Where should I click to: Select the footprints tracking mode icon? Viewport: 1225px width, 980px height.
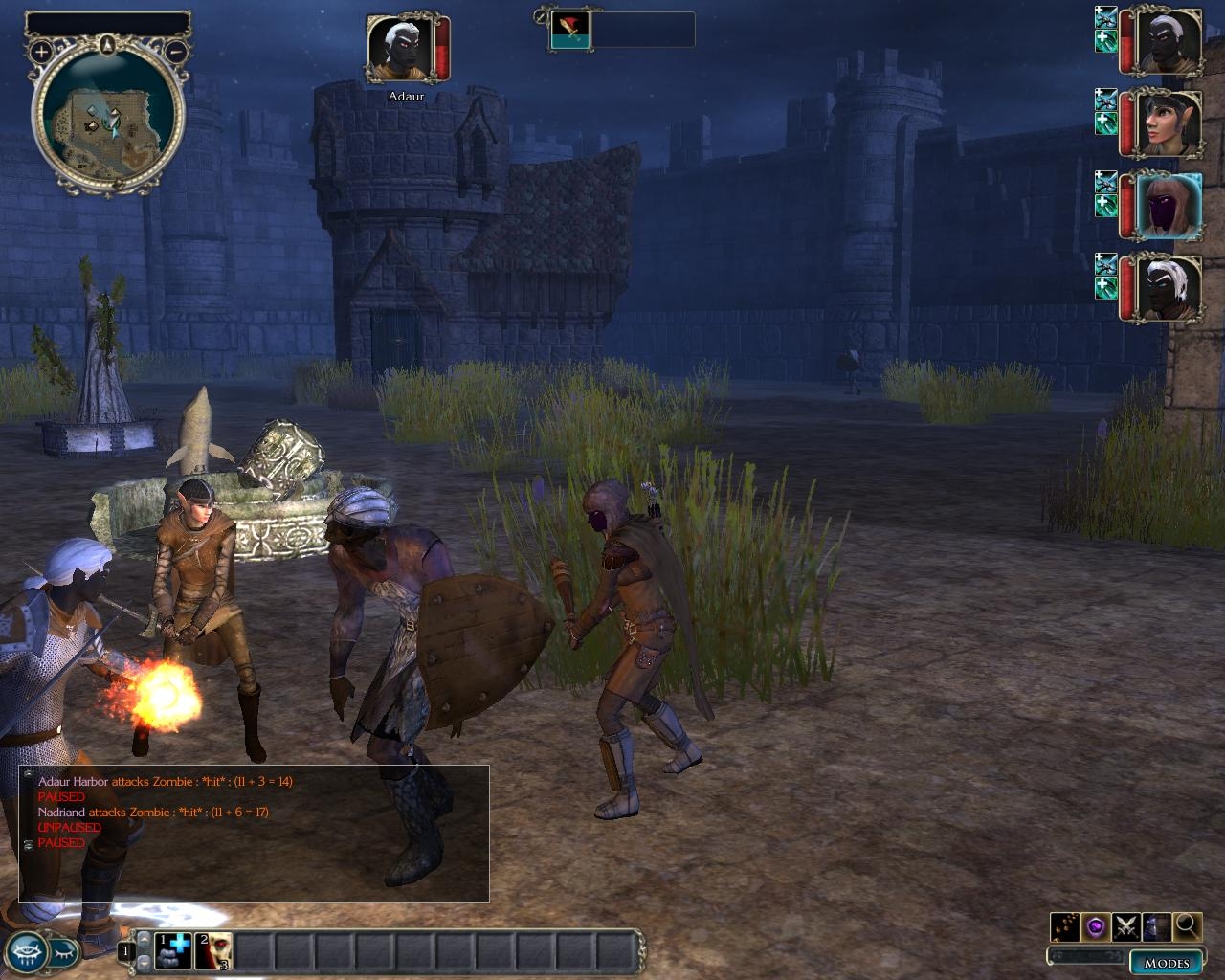coord(1064,926)
